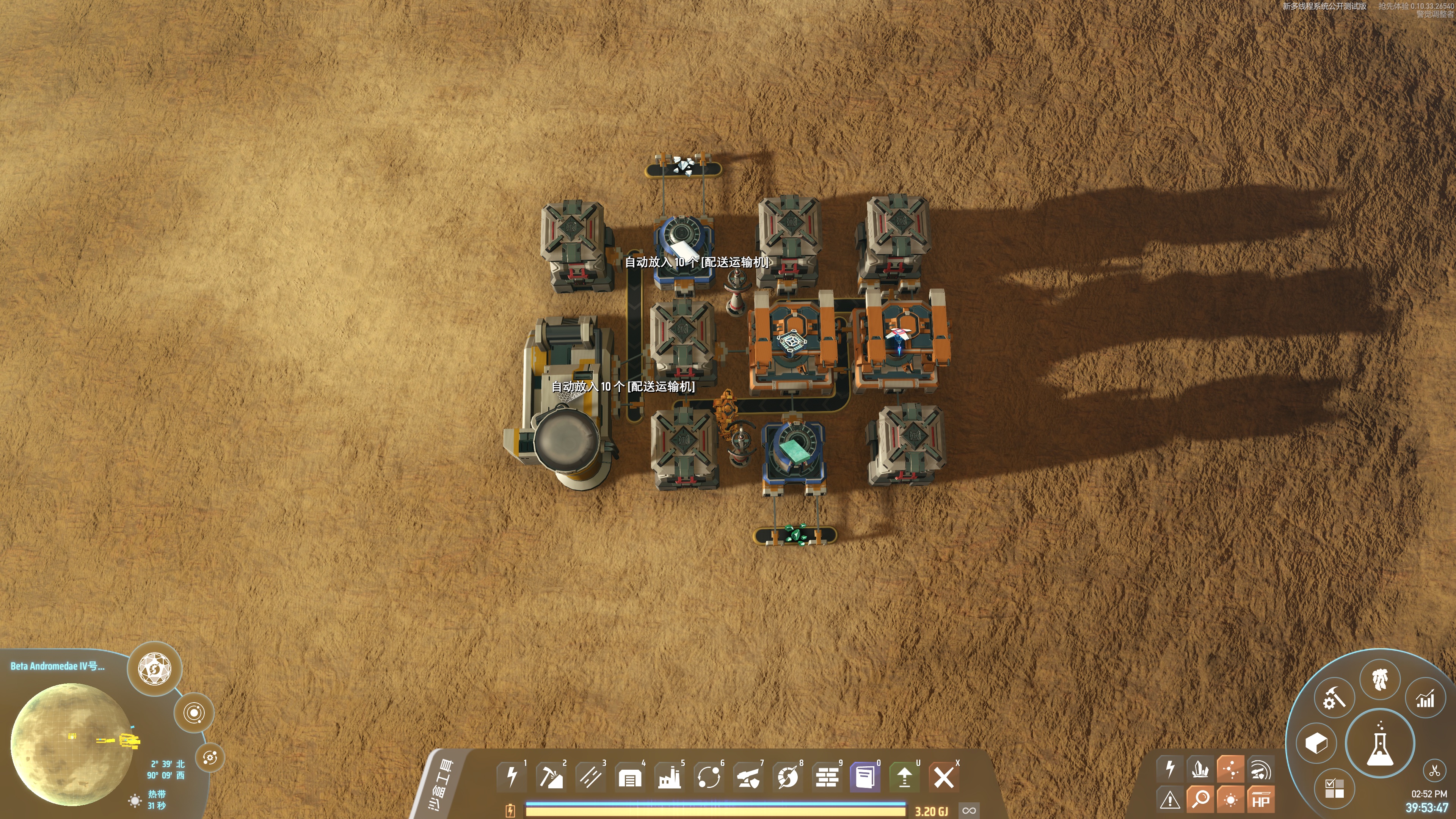Screen dimensions: 1456x819
Task: Open the blueprint book button
Action: [865, 778]
